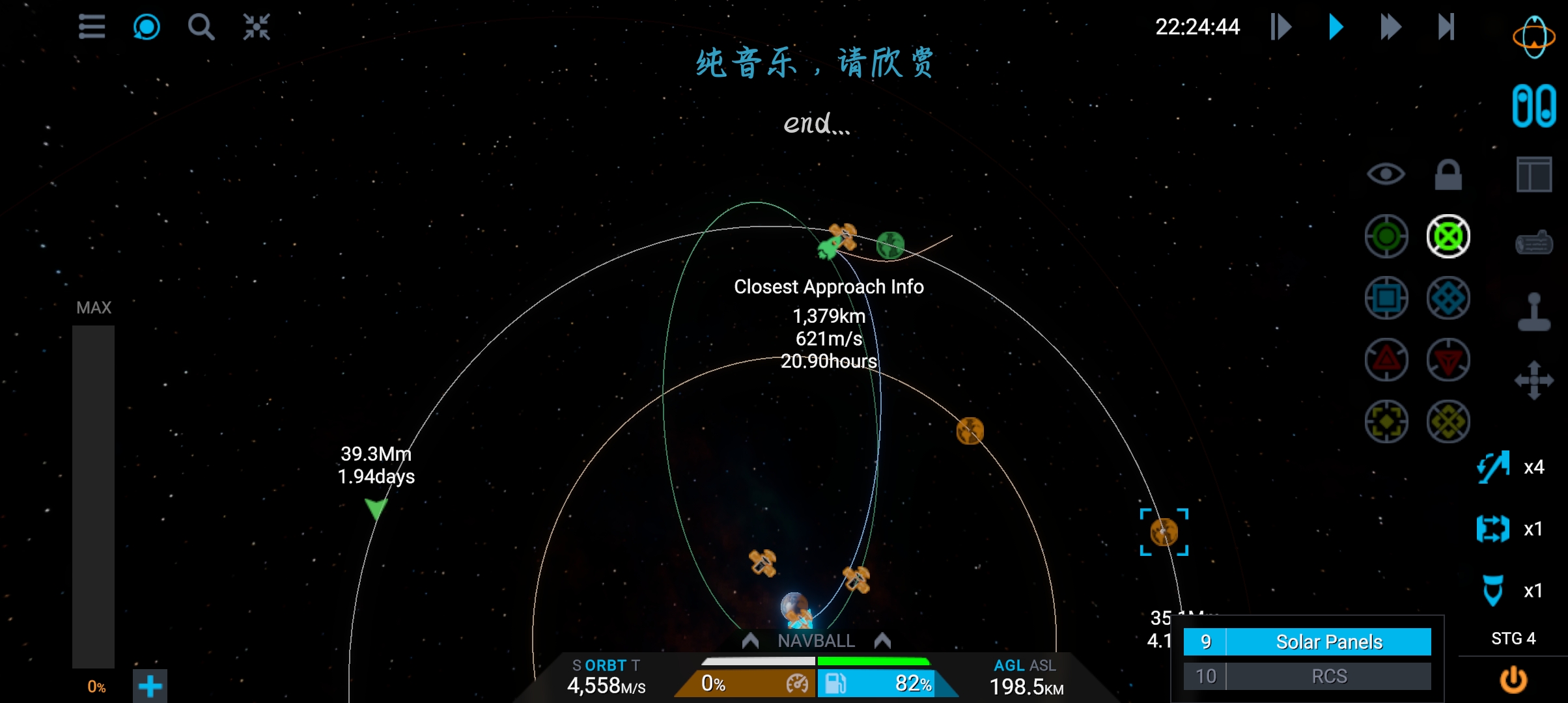Select the red triangle heading icon

pos(1386,360)
